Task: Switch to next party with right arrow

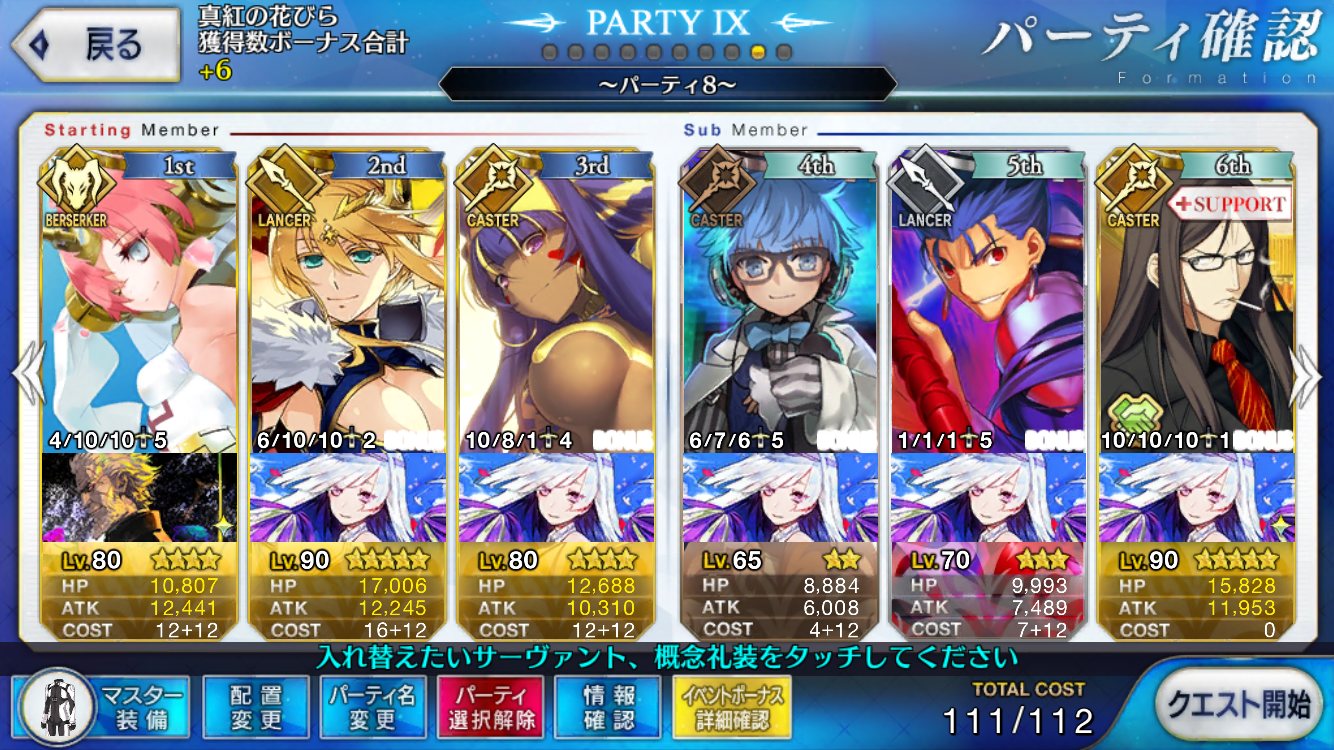Action: [1306, 377]
